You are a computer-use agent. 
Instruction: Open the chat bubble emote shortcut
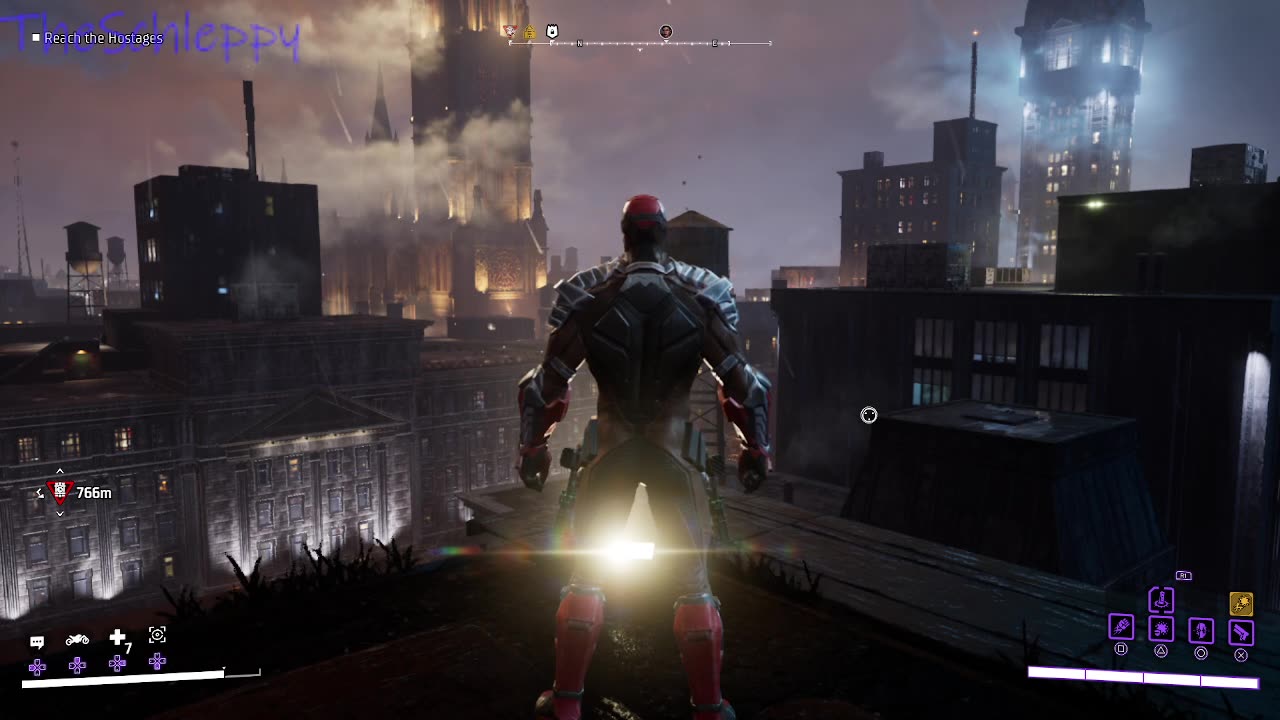[x=37, y=642]
